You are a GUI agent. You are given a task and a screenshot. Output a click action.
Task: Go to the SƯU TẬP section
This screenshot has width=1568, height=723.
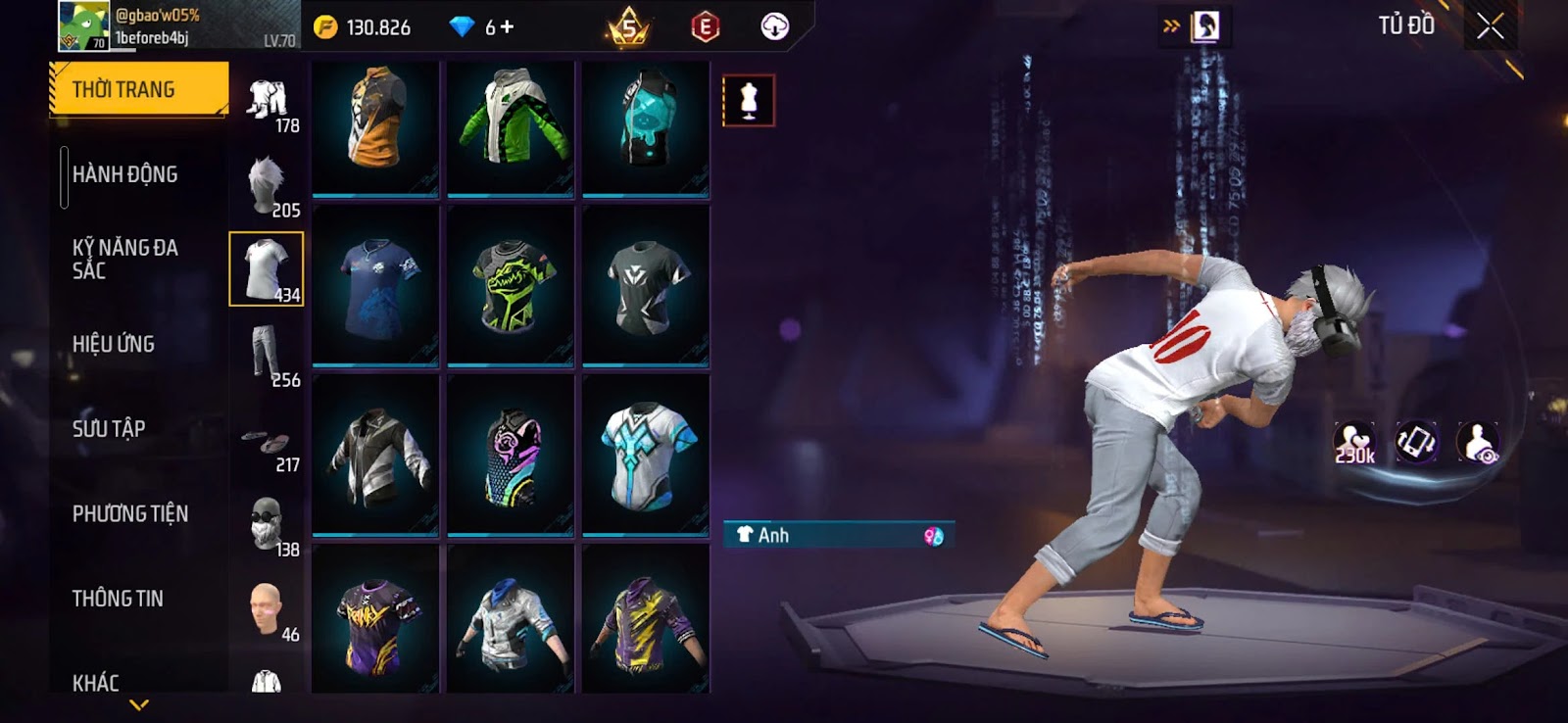click(x=108, y=428)
